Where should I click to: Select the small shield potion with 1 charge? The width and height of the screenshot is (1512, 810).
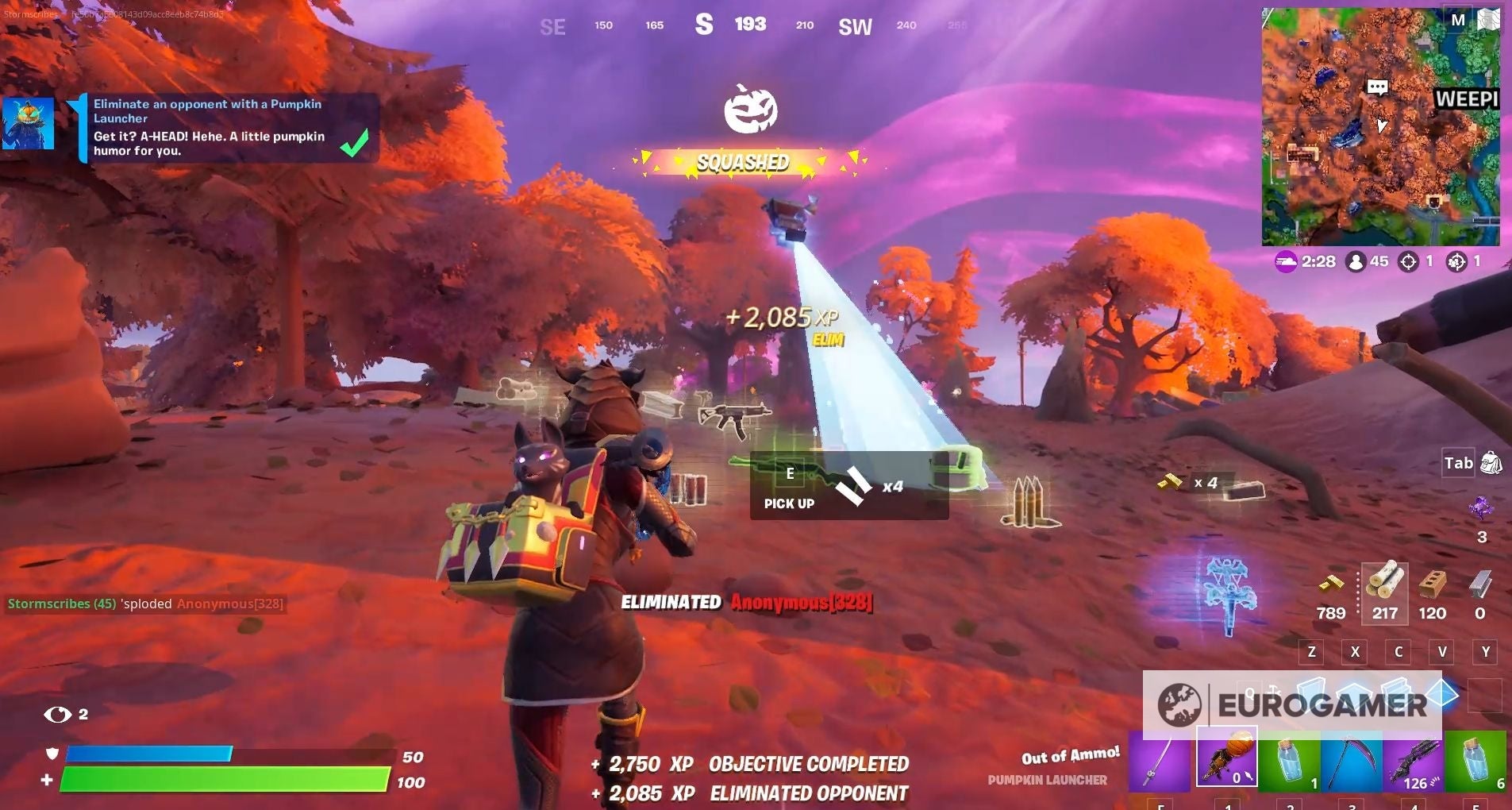click(x=1290, y=761)
